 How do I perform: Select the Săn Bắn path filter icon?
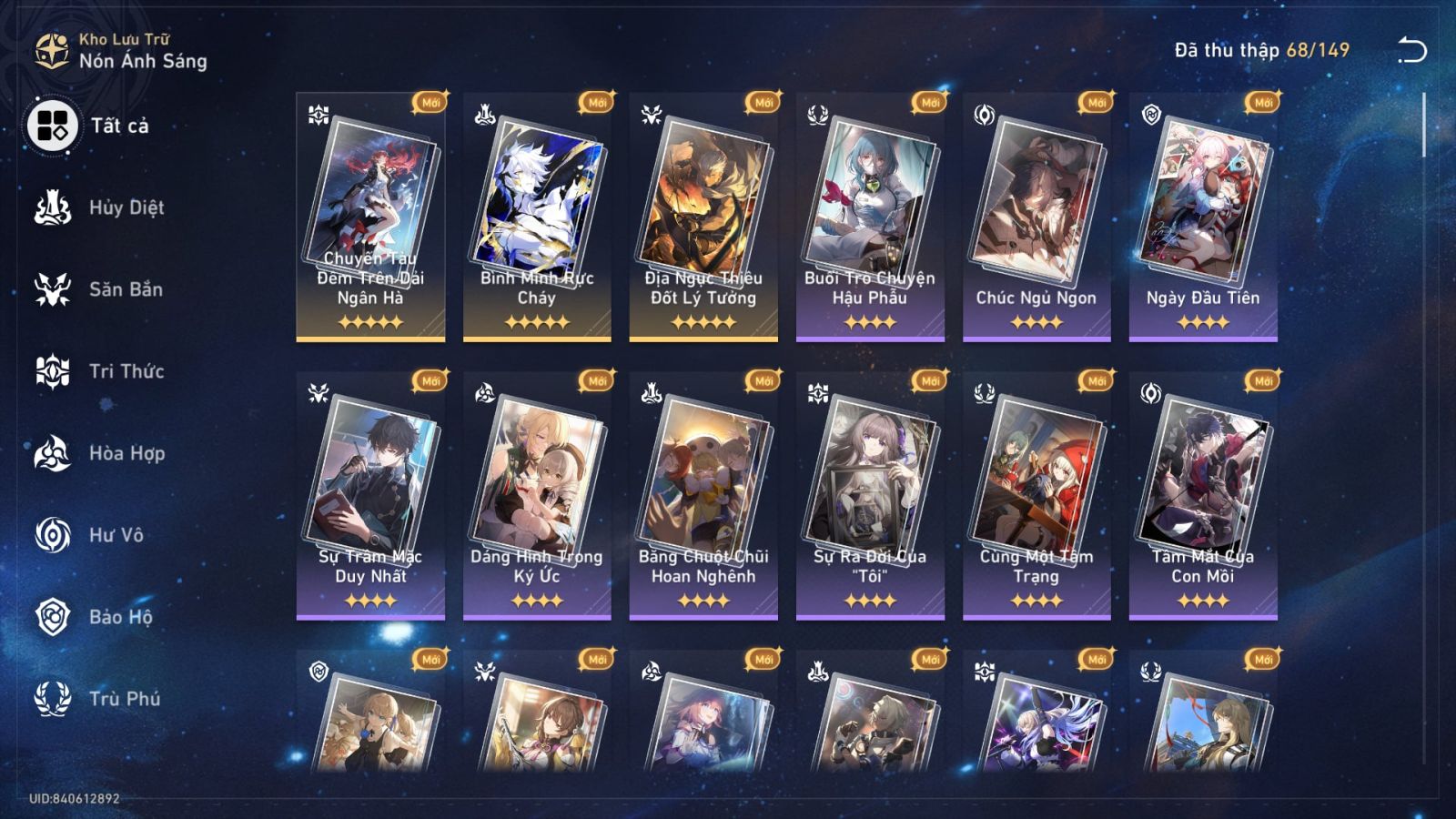pyautogui.click(x=52, y=289)
